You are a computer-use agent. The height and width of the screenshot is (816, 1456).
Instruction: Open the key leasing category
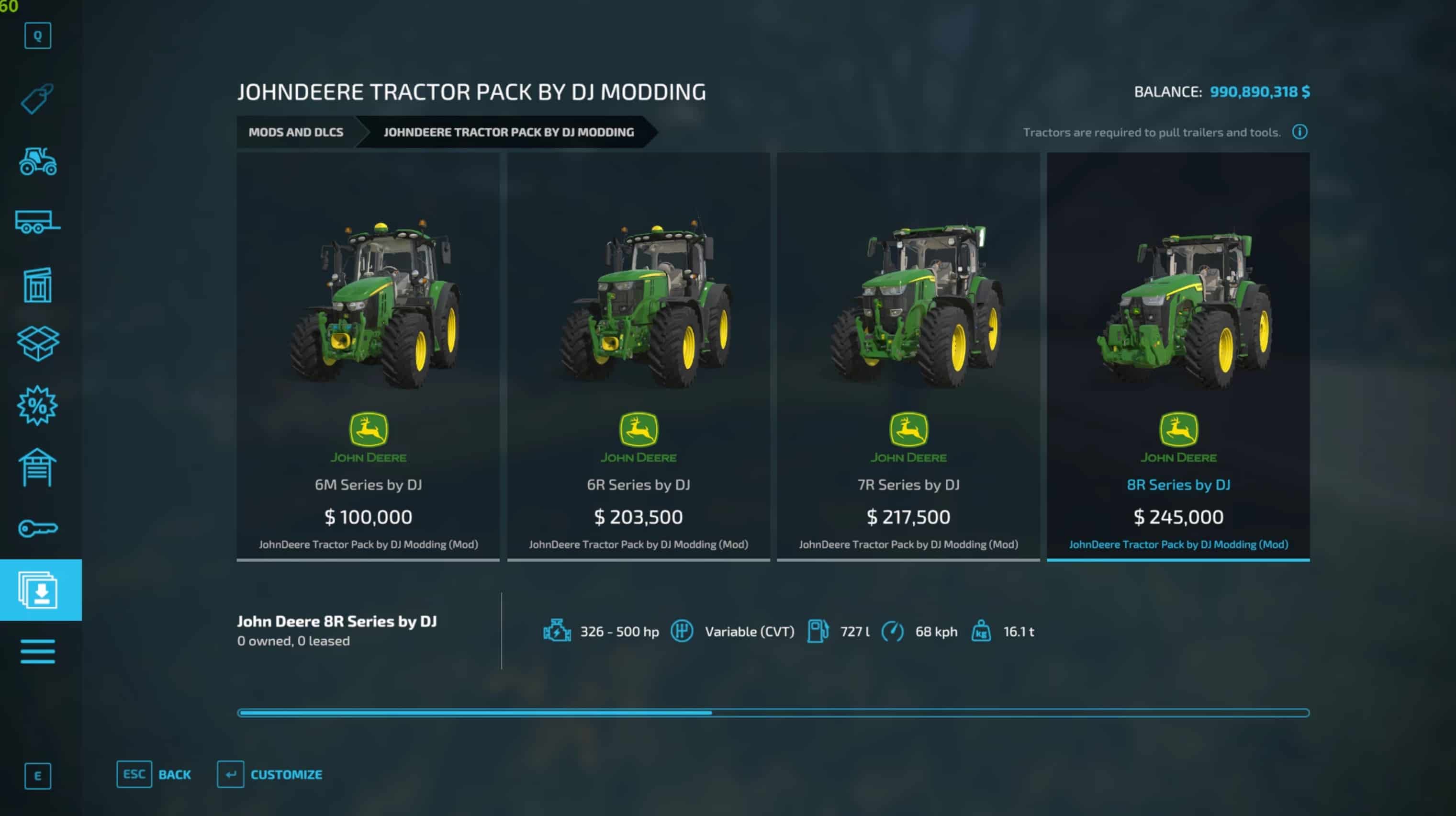[x=37, y=529]
